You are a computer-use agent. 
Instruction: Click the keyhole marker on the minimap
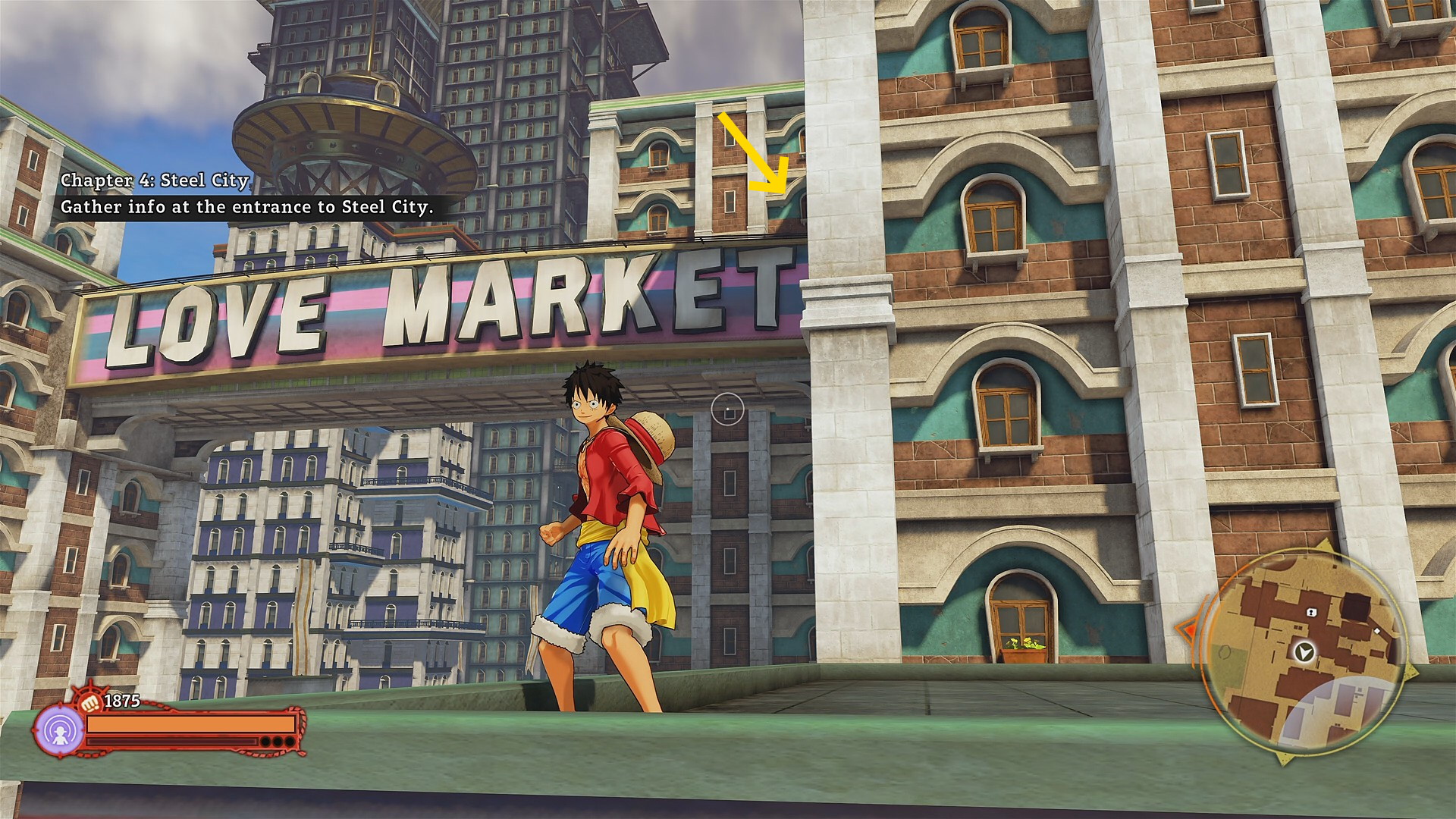point(1310,612)
